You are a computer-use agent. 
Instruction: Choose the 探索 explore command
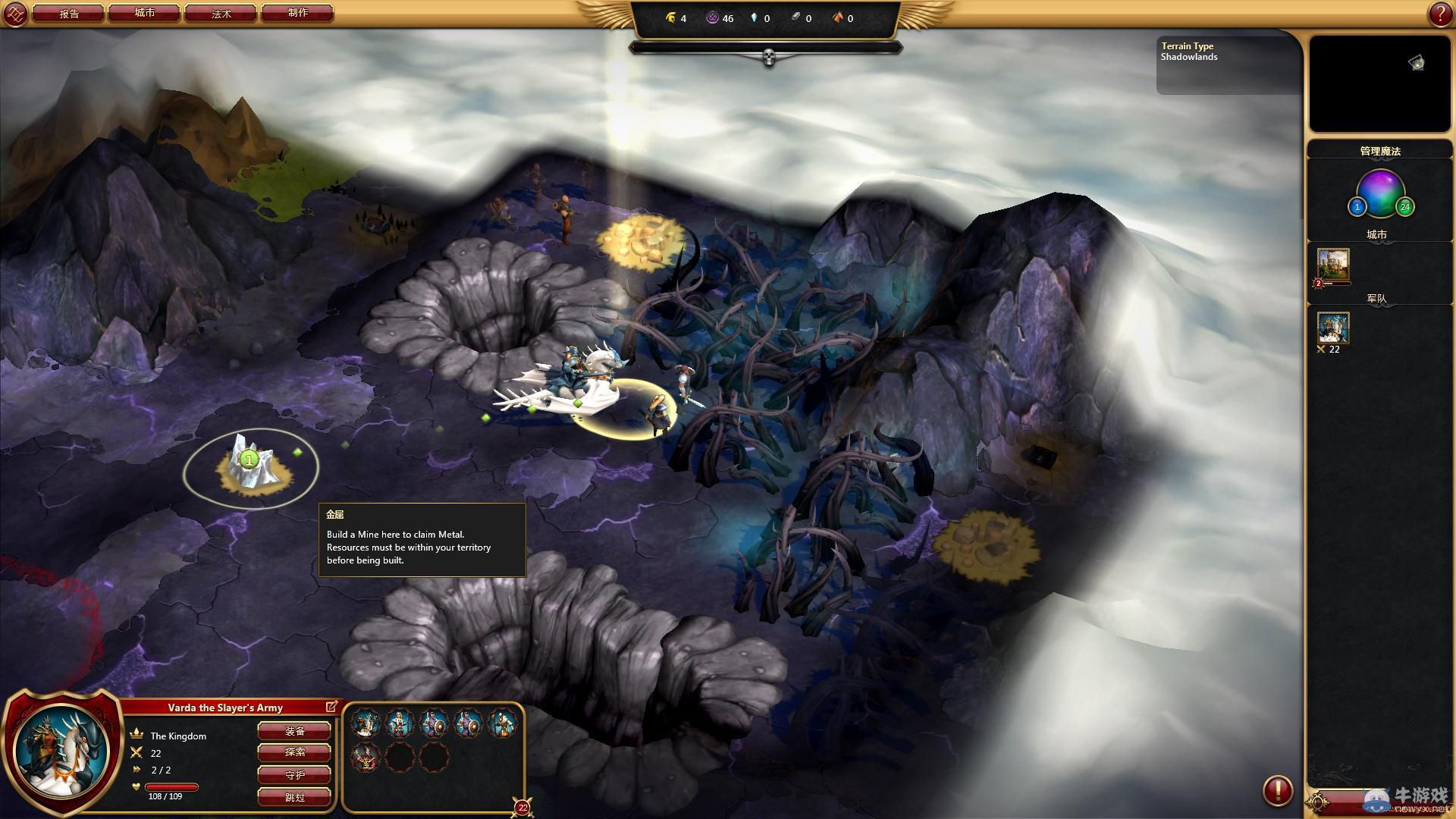tap(294, 752)
